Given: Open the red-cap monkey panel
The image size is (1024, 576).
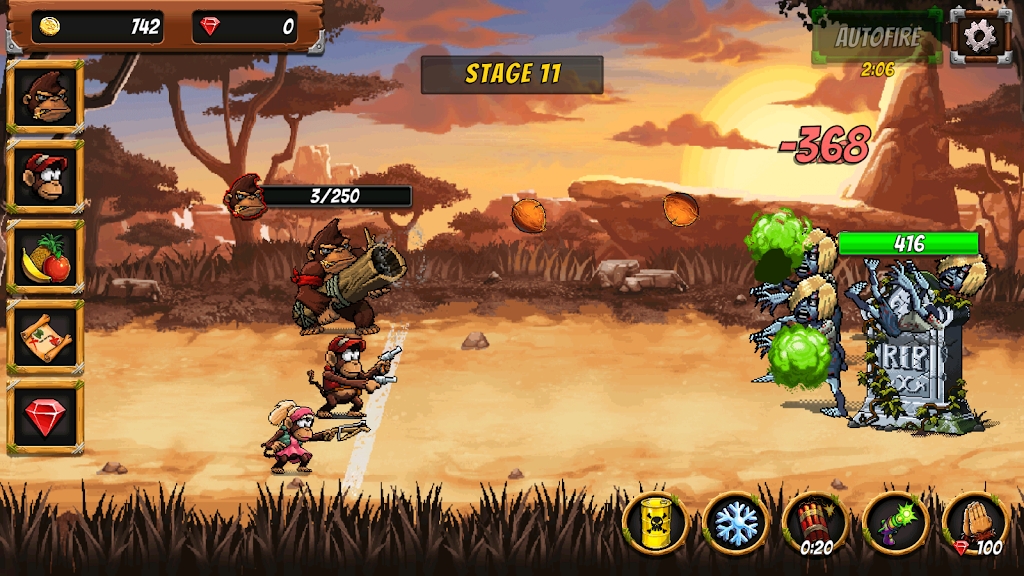Looking at the screenshot, I should (x=45, y=176).
